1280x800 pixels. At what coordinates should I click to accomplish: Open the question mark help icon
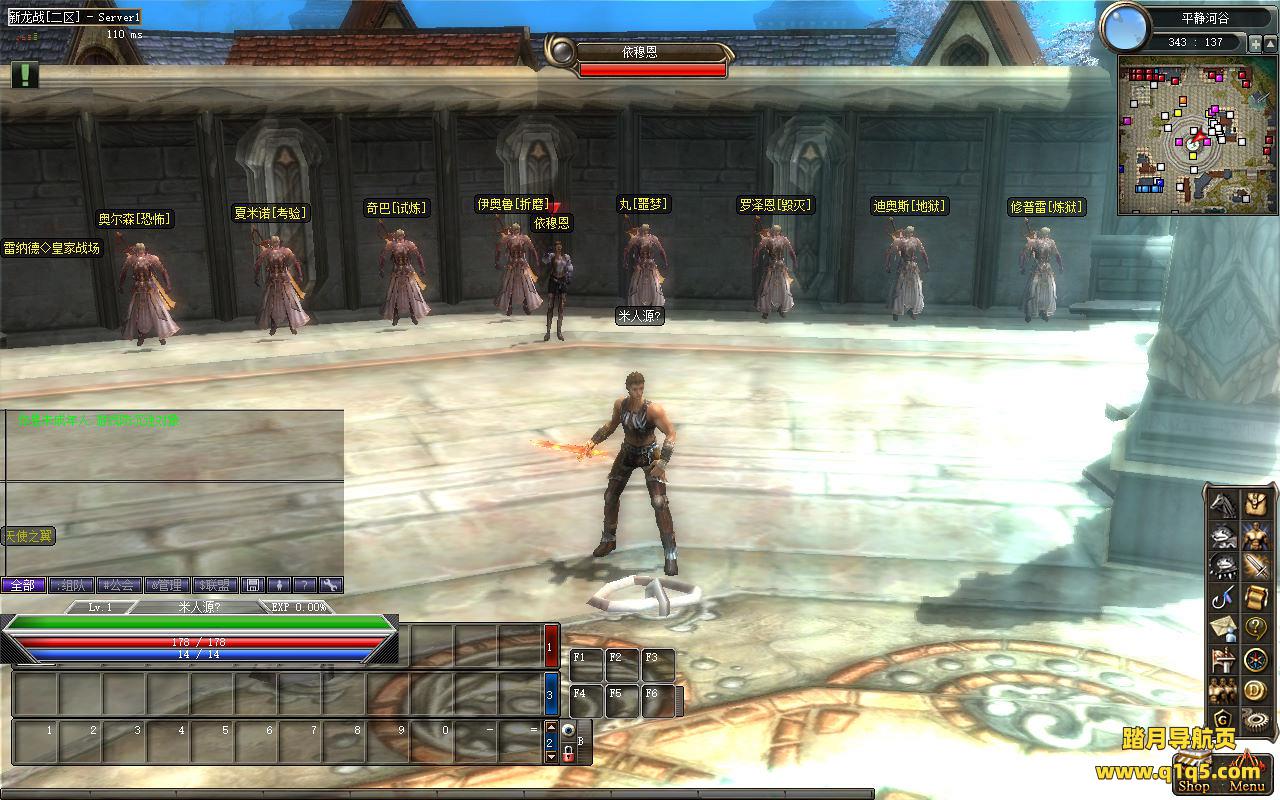pyautogui.click(x=1256, y=629)
